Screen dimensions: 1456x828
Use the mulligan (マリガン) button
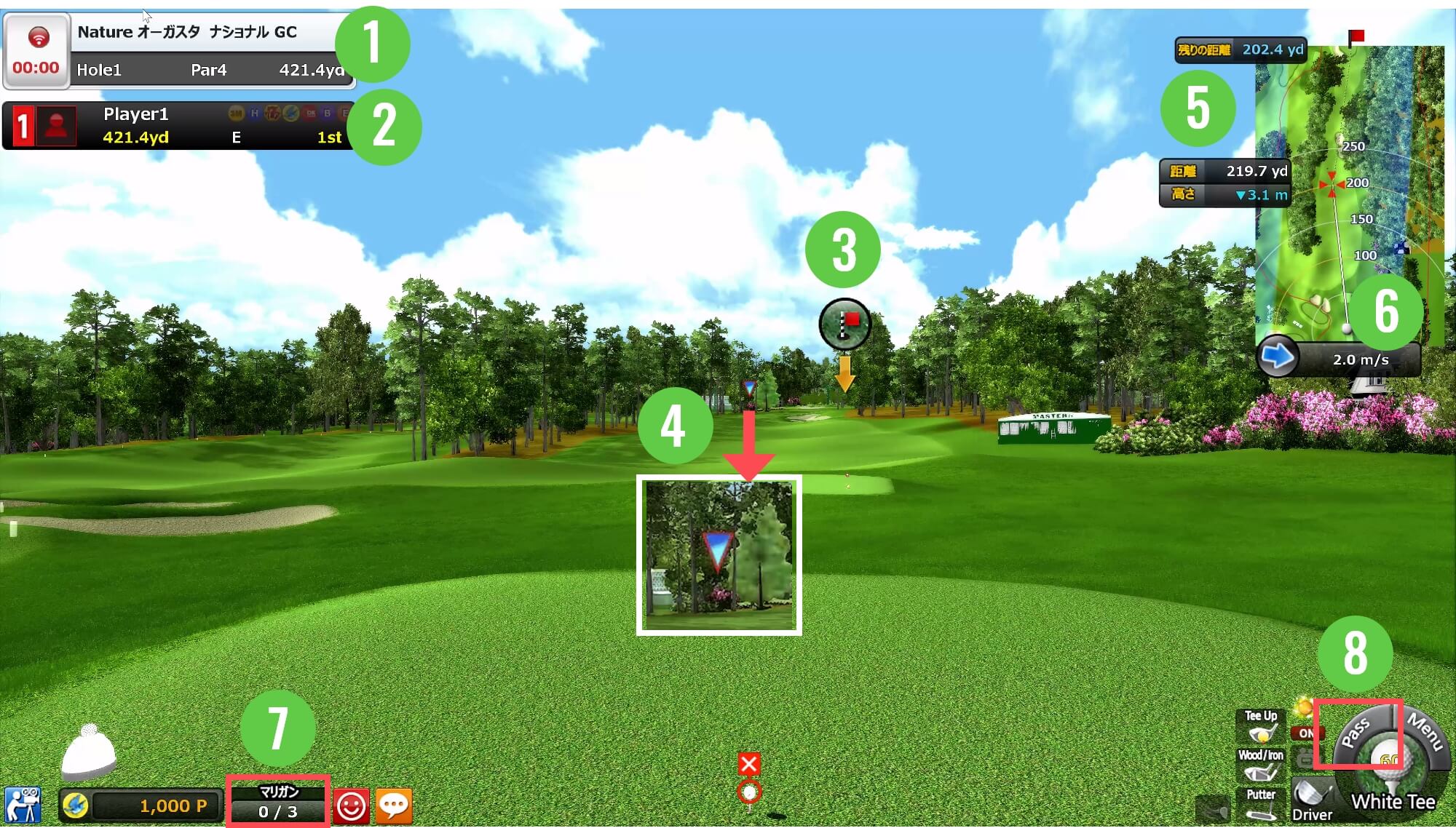coord(278,803)
